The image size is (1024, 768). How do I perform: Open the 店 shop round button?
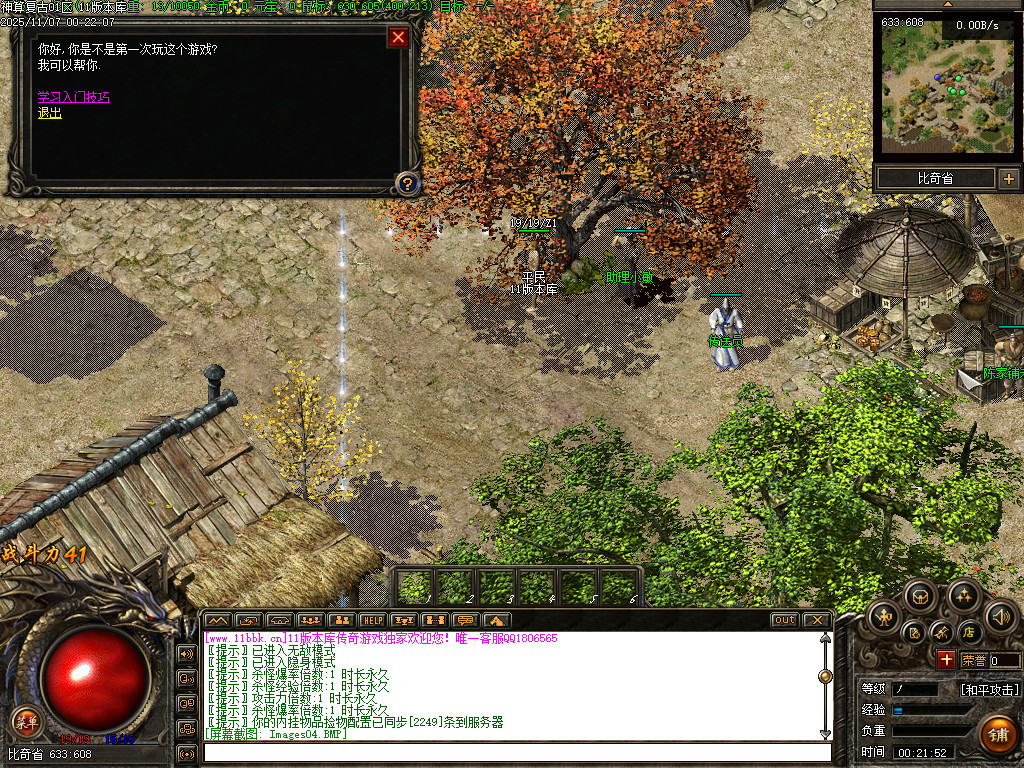[968, 632]
